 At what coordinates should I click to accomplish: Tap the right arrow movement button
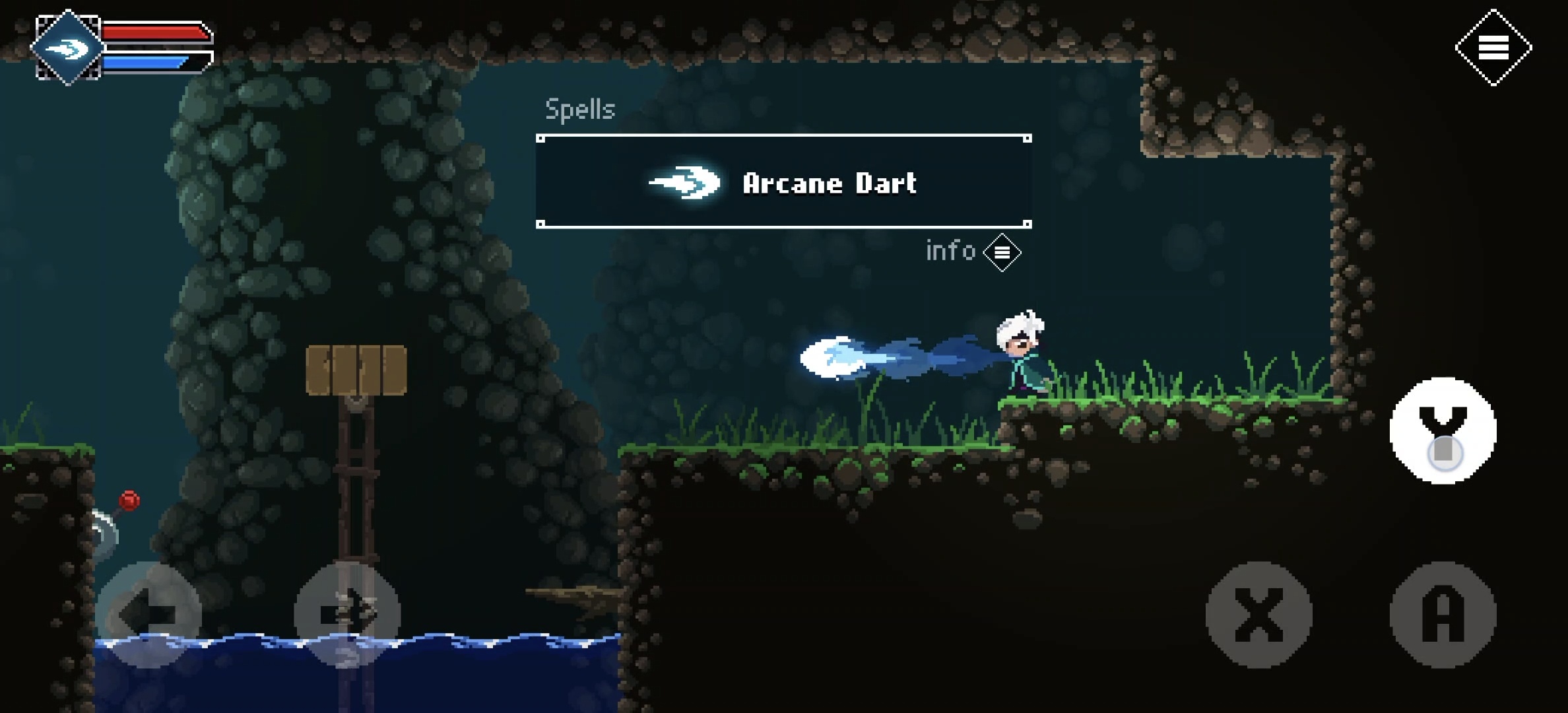click(x=347, y=615)
